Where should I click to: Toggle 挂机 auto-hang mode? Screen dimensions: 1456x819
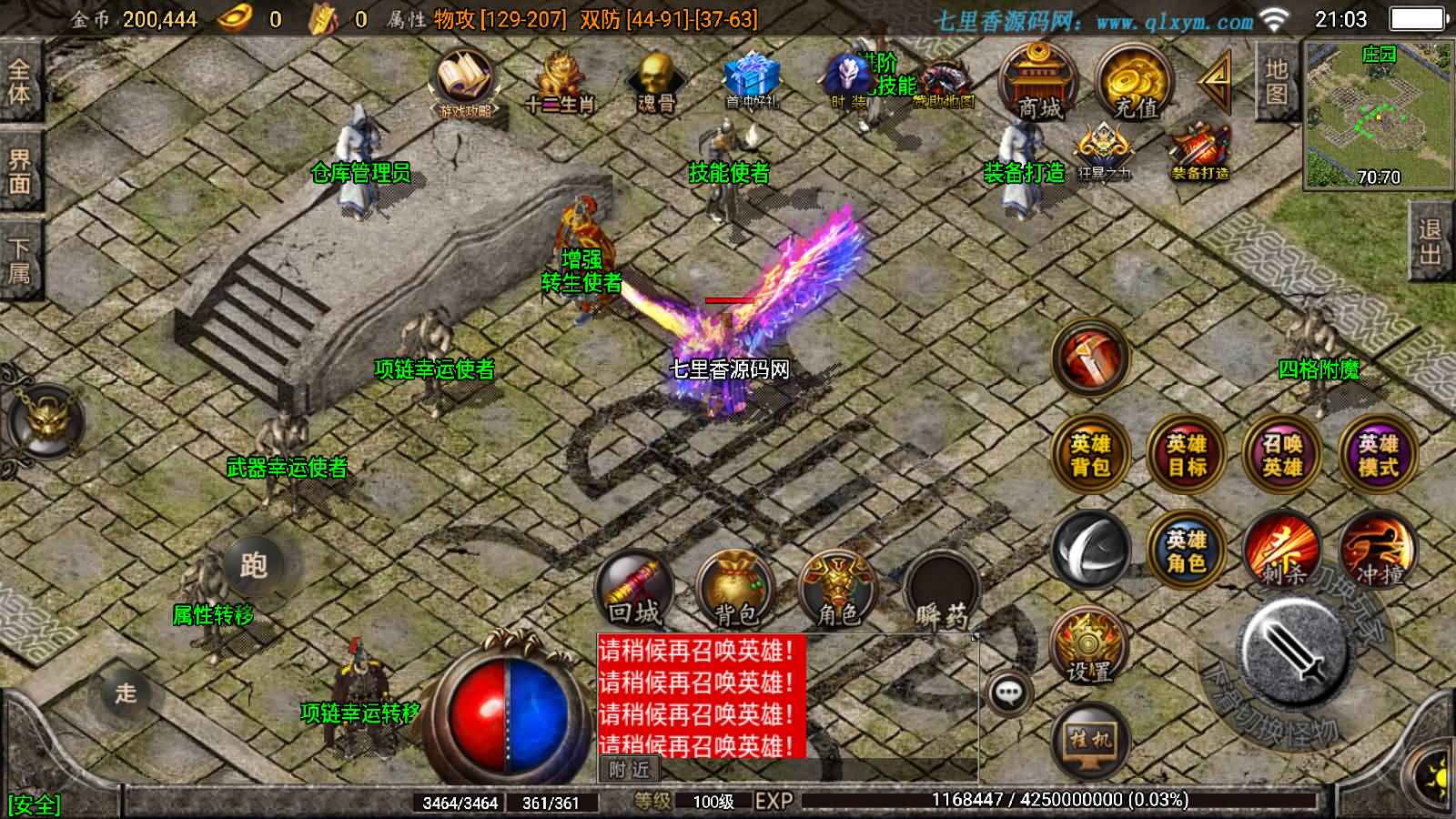pos(1091,742)
